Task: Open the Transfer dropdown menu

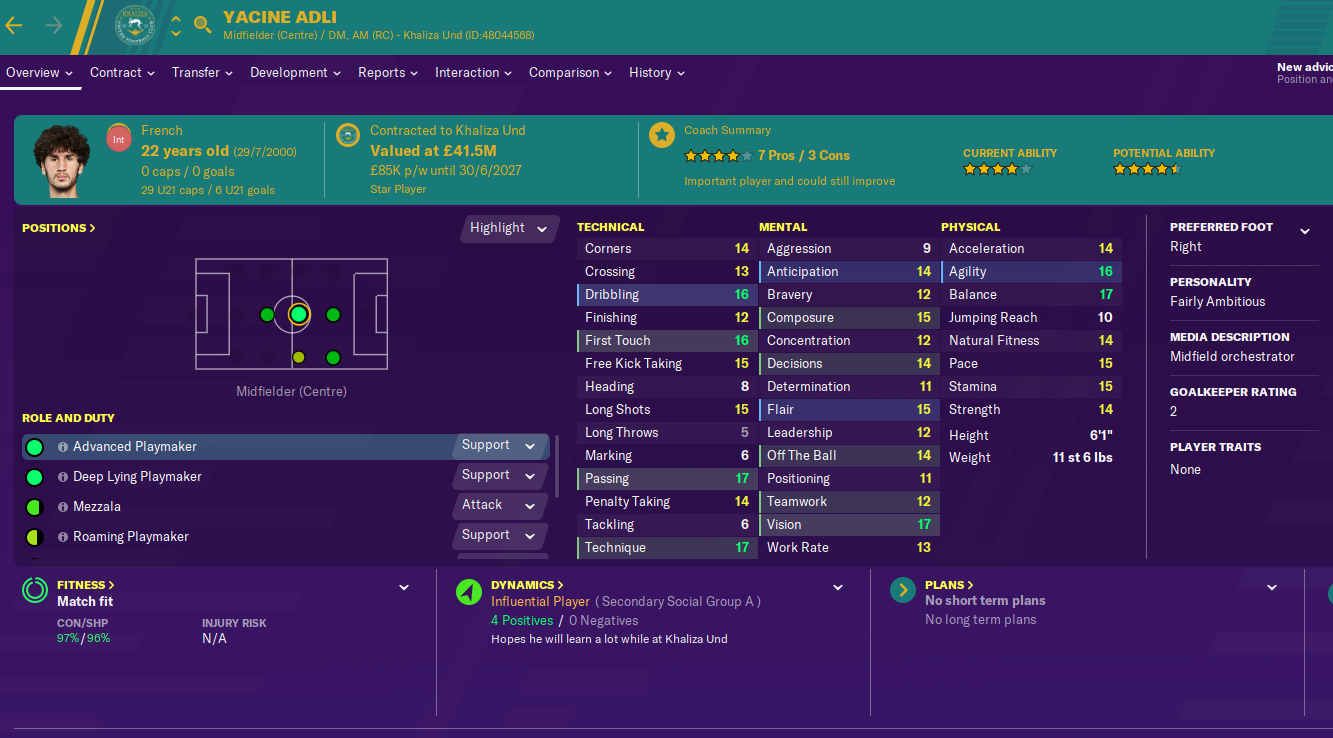Action: point(202,73)
